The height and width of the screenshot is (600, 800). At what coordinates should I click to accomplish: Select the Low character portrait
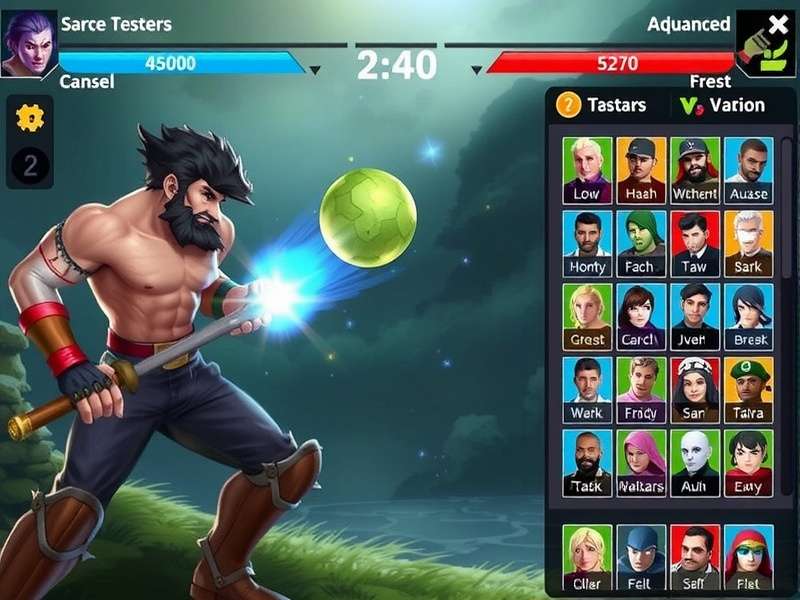(587, 170)
